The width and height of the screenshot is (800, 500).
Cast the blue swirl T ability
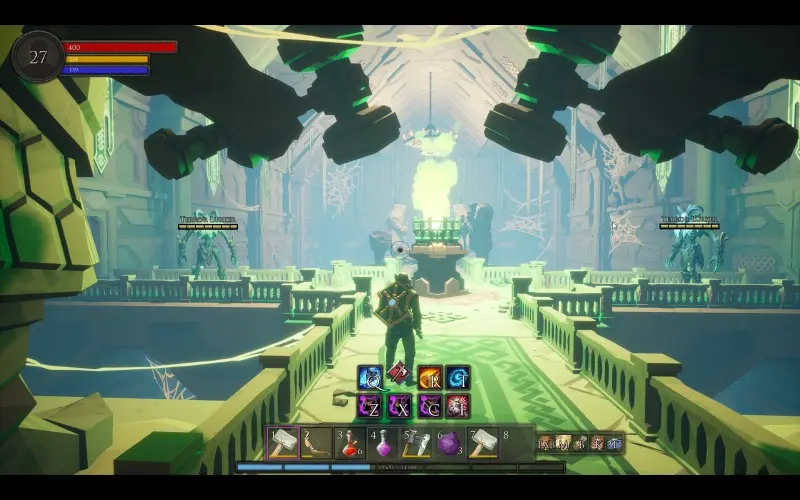tap(458, 377)
